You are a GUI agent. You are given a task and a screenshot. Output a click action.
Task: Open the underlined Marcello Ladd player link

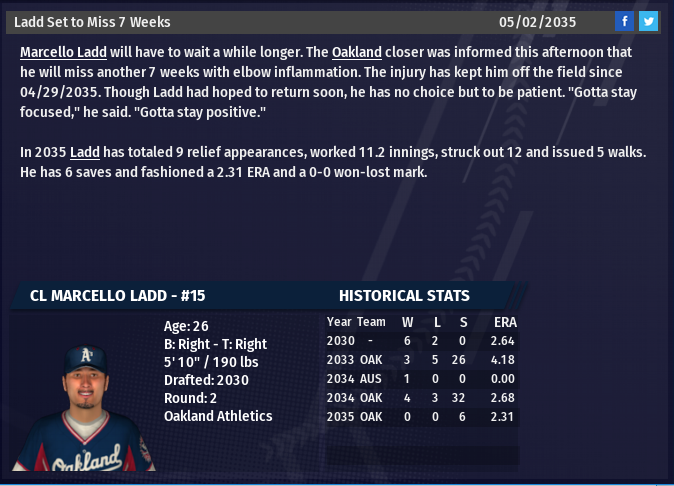pyautogui.click(x=61, y=52)
